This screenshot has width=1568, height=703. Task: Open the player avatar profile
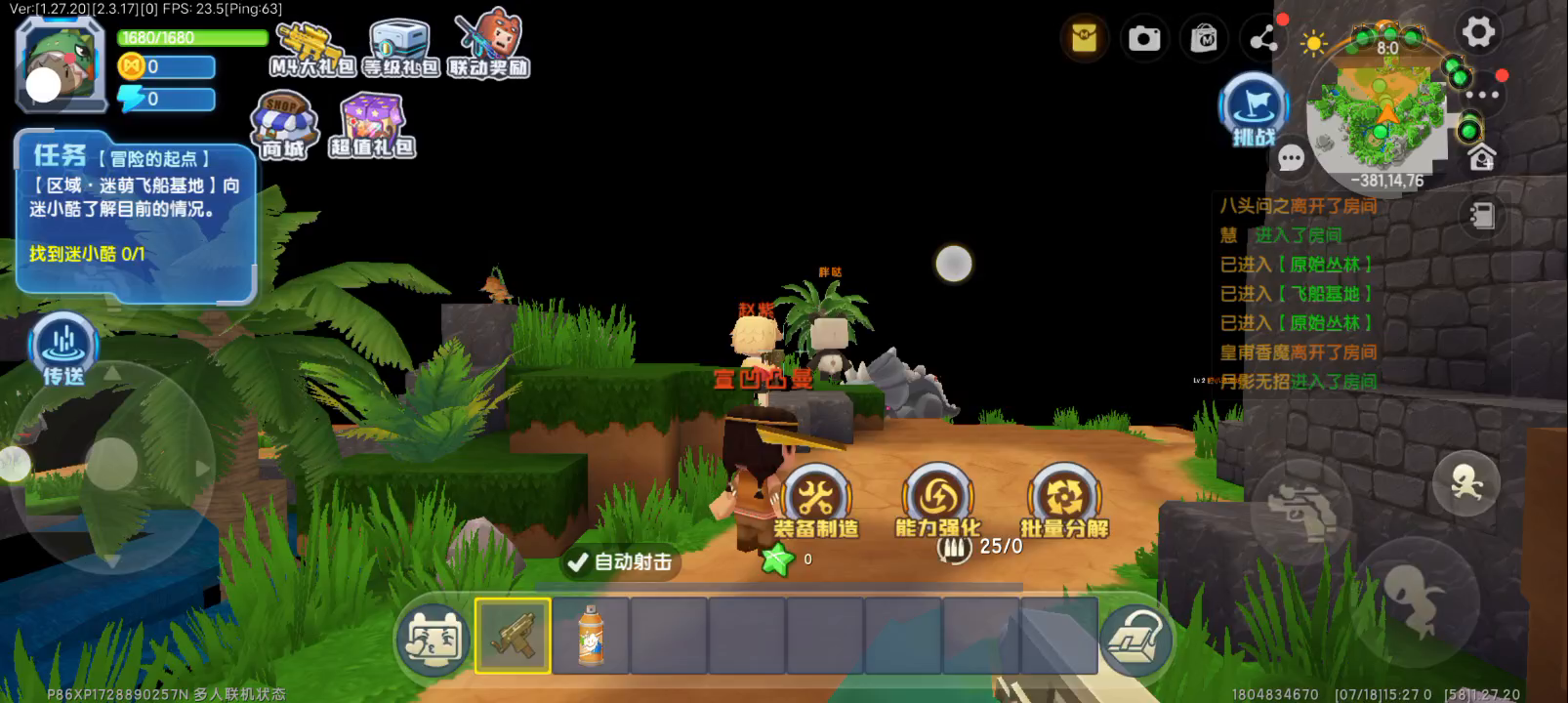coord(61,64)
